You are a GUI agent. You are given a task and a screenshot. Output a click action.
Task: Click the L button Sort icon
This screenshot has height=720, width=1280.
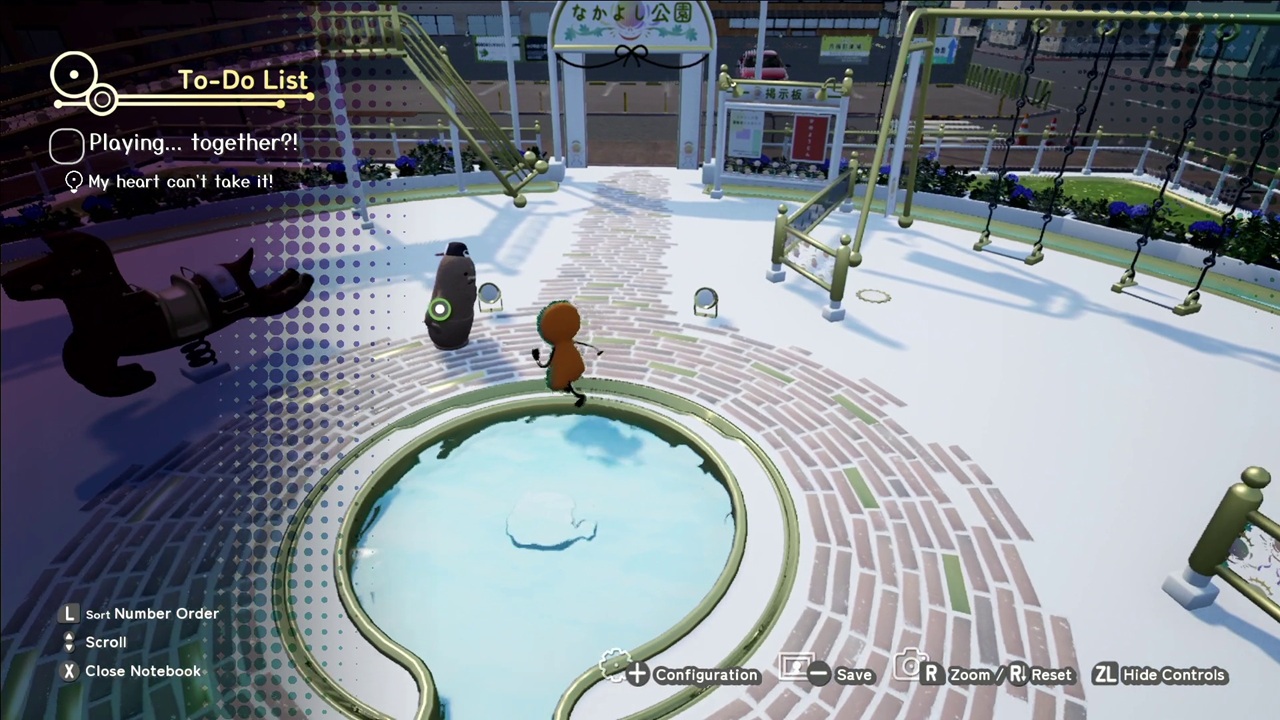68,613
